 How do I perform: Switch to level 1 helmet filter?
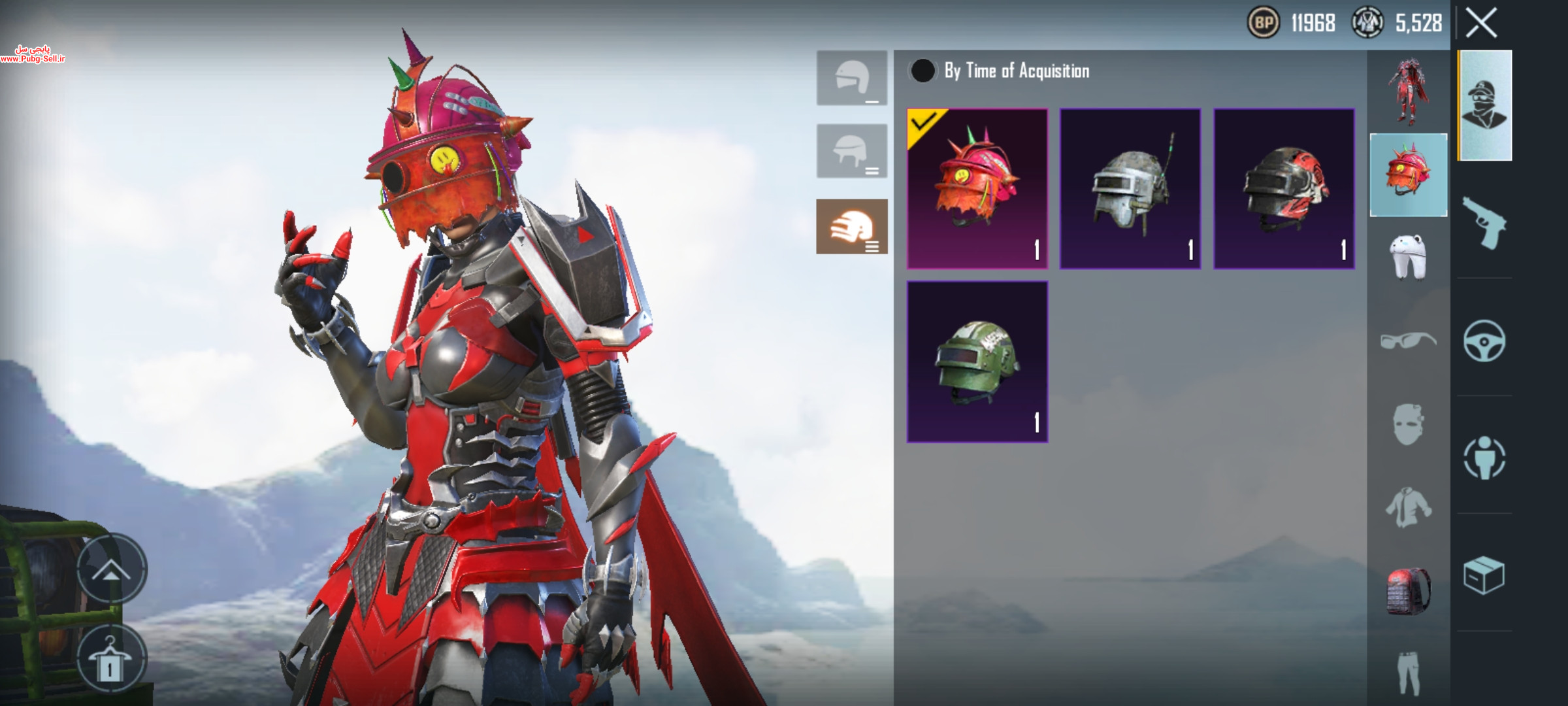852,78
